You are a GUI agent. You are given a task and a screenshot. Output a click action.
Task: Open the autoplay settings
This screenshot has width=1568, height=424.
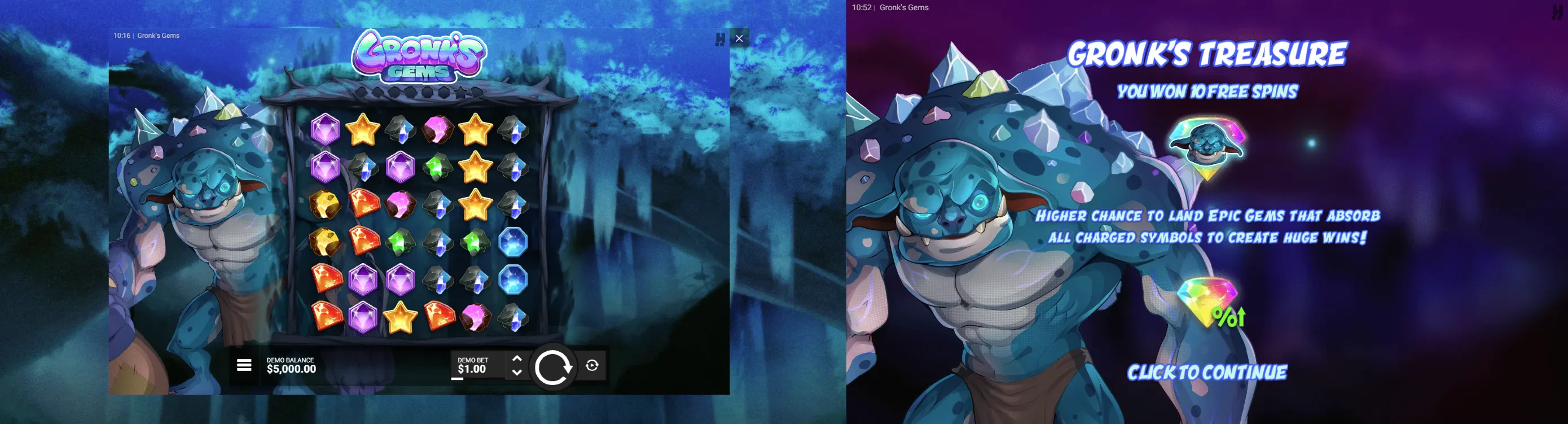point(592,365)
